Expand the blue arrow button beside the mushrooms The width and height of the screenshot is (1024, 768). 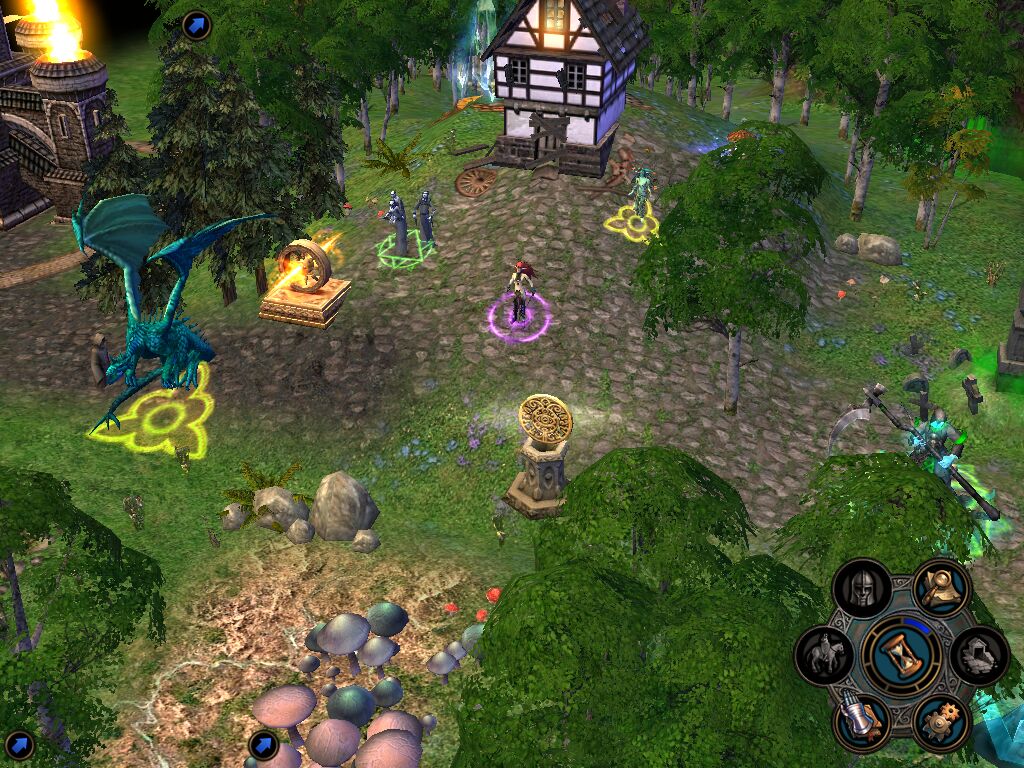[x=263, y=744]
